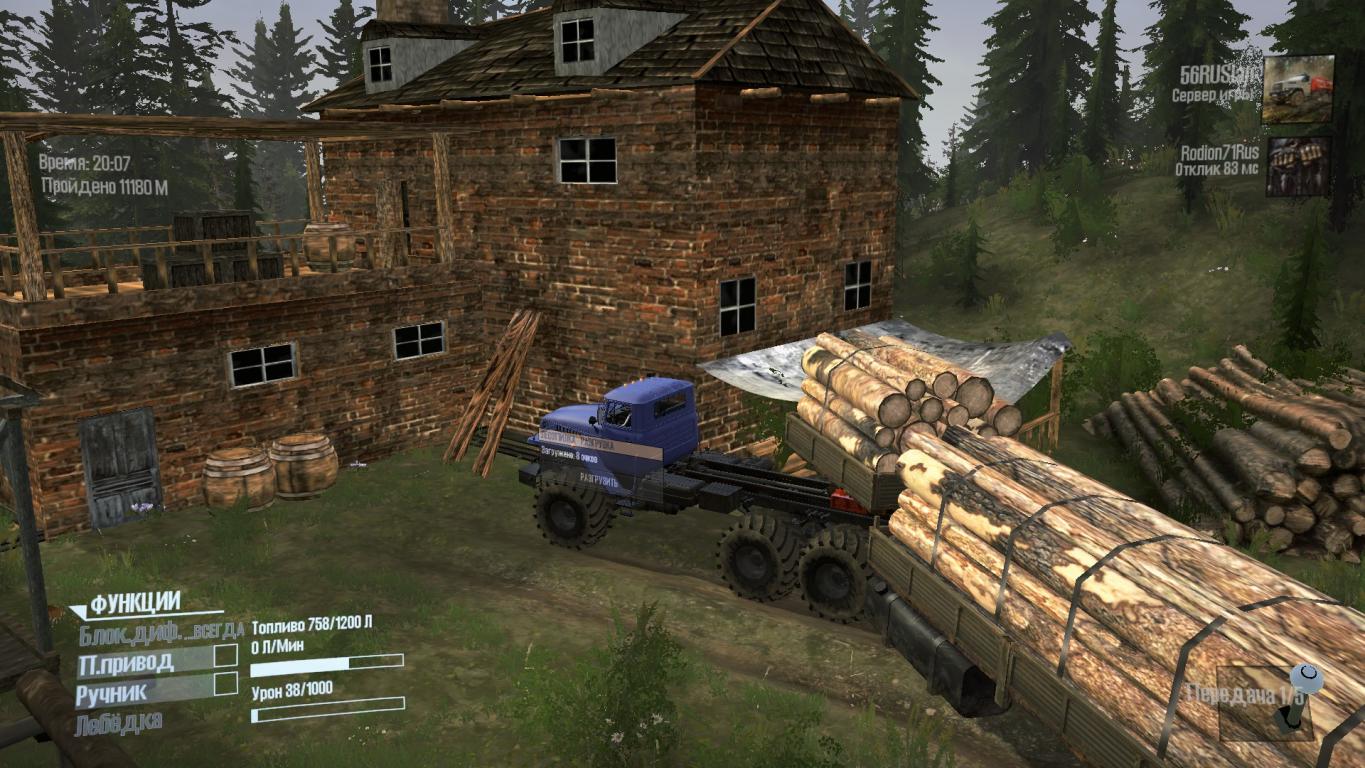The width and height of the screenshot is (1365, 768).
Task: Collapse the ФУНКЦИИ panel header
Action: tap(134, 603)
